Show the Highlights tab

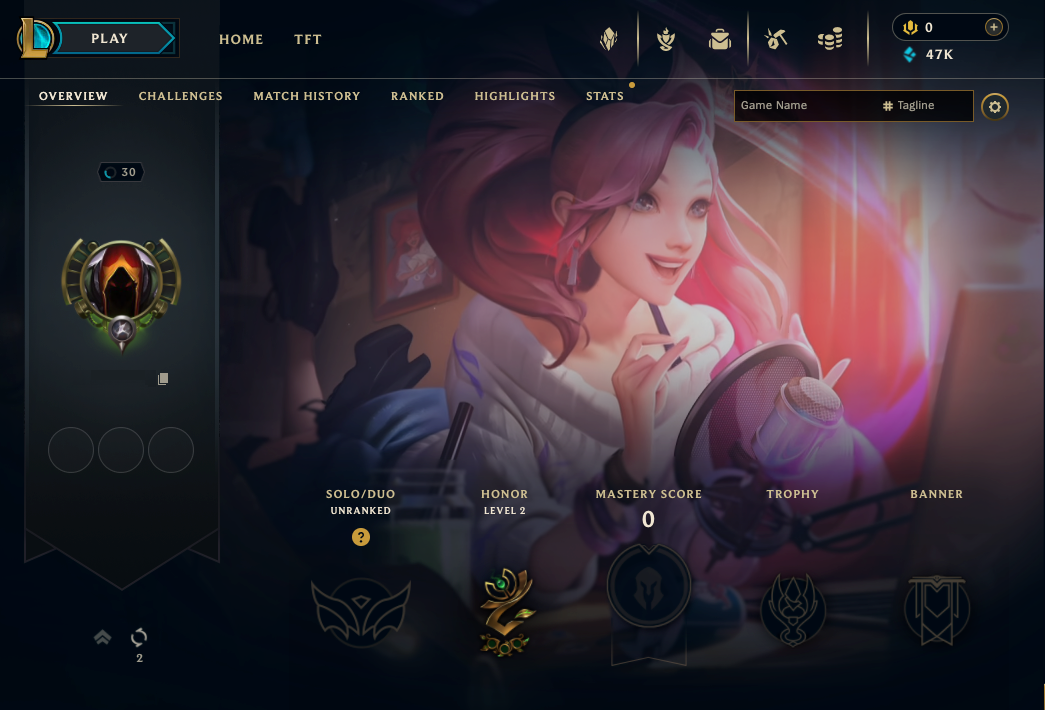pos(515,96)
